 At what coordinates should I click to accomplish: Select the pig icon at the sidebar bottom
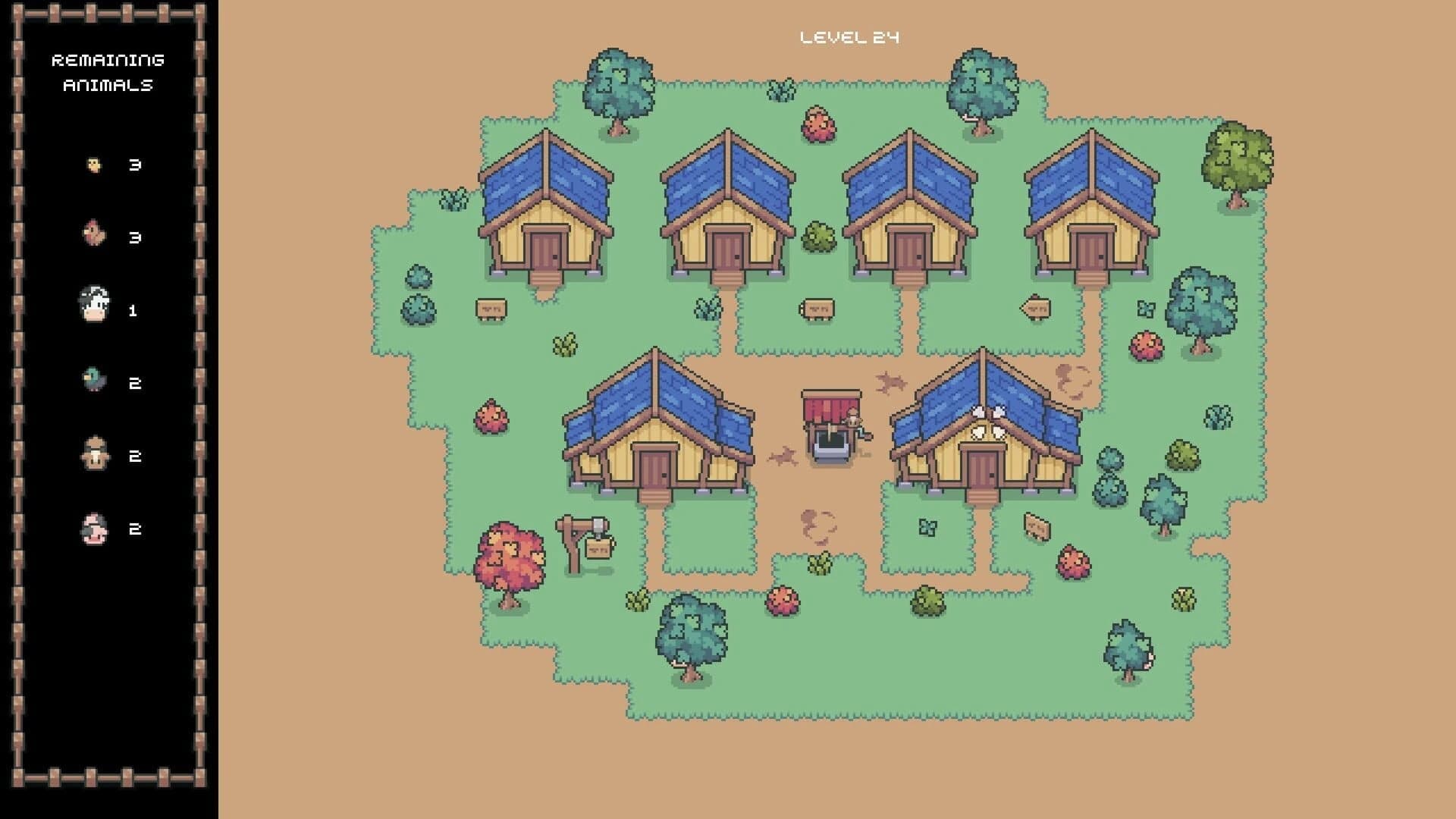point(93,527)
